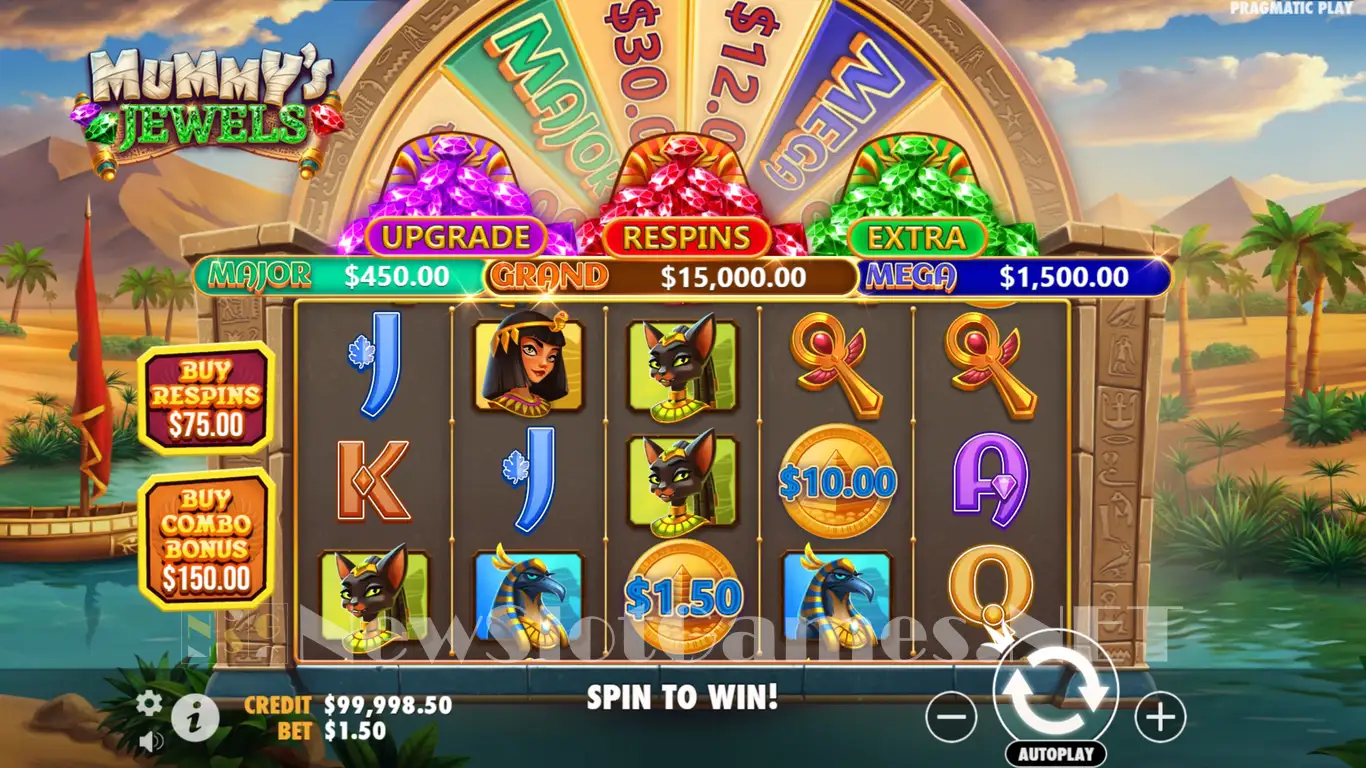This screenshot has width=1366, height=768.
Task: Toggle the sound speaker icon
Action: pyautogui.click(x=151, y=741)
